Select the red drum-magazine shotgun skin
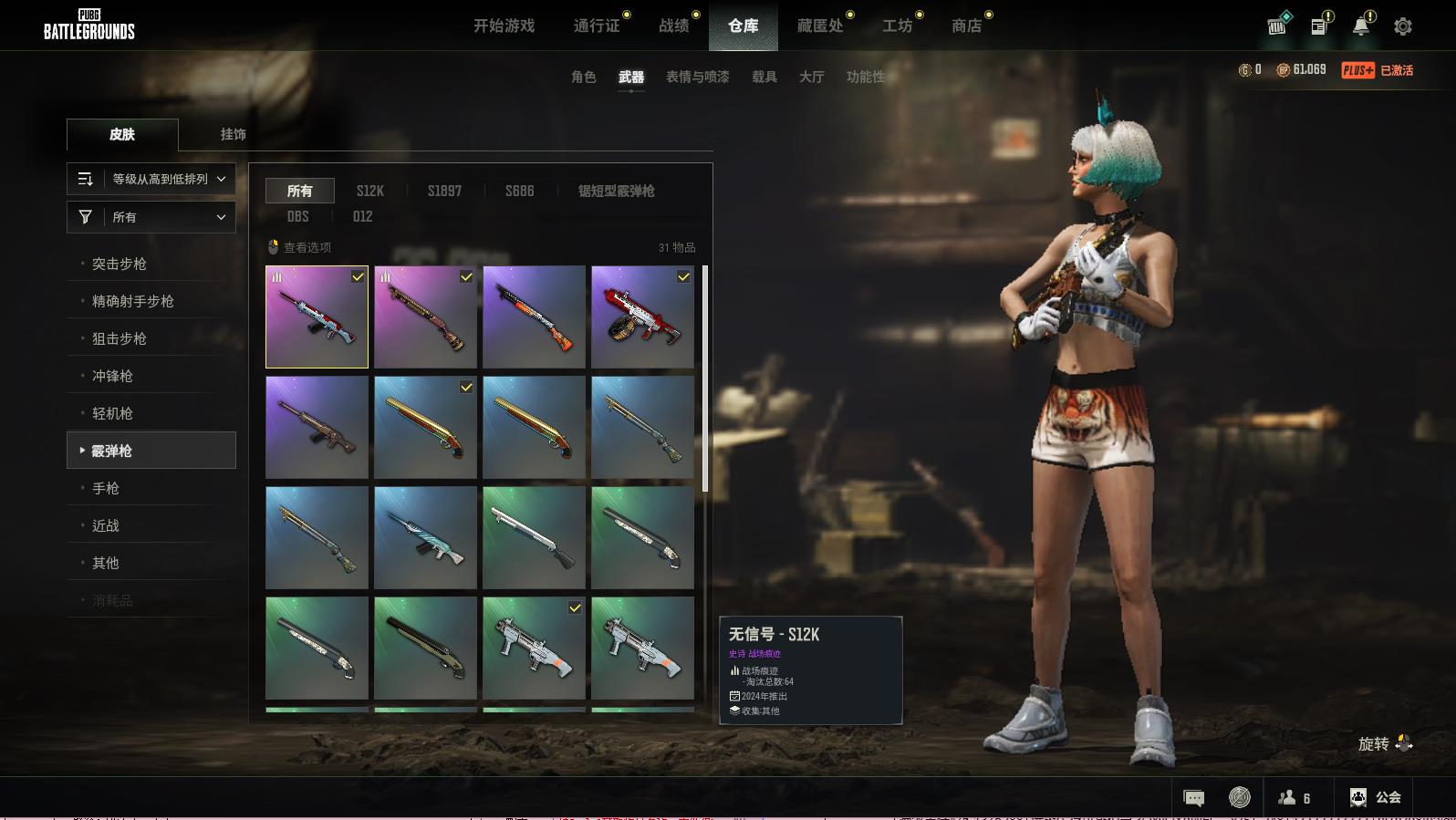 tap(642, 317)
